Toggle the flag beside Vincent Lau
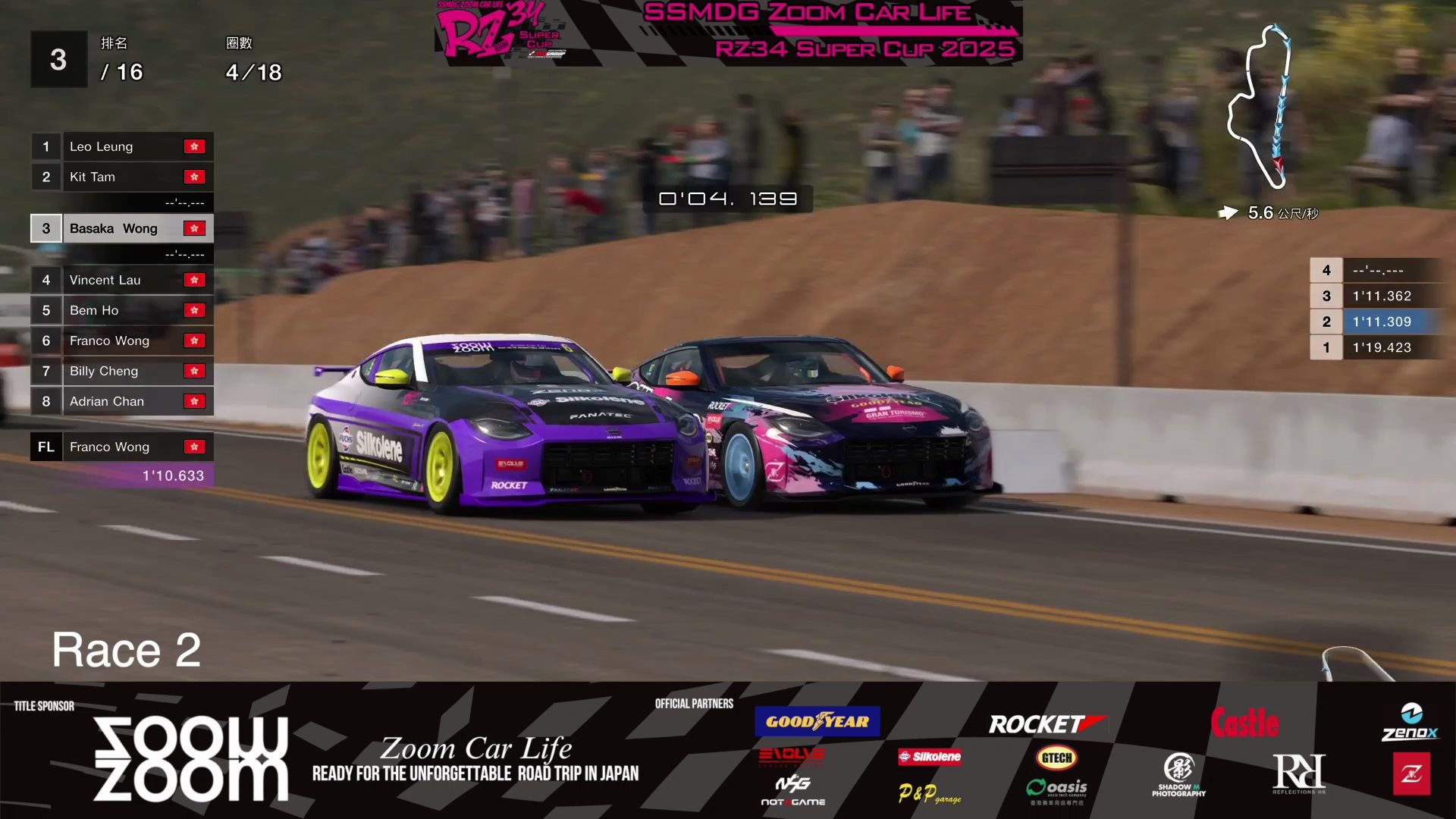This screenshot has width=1456, height=819. [195, 280]
